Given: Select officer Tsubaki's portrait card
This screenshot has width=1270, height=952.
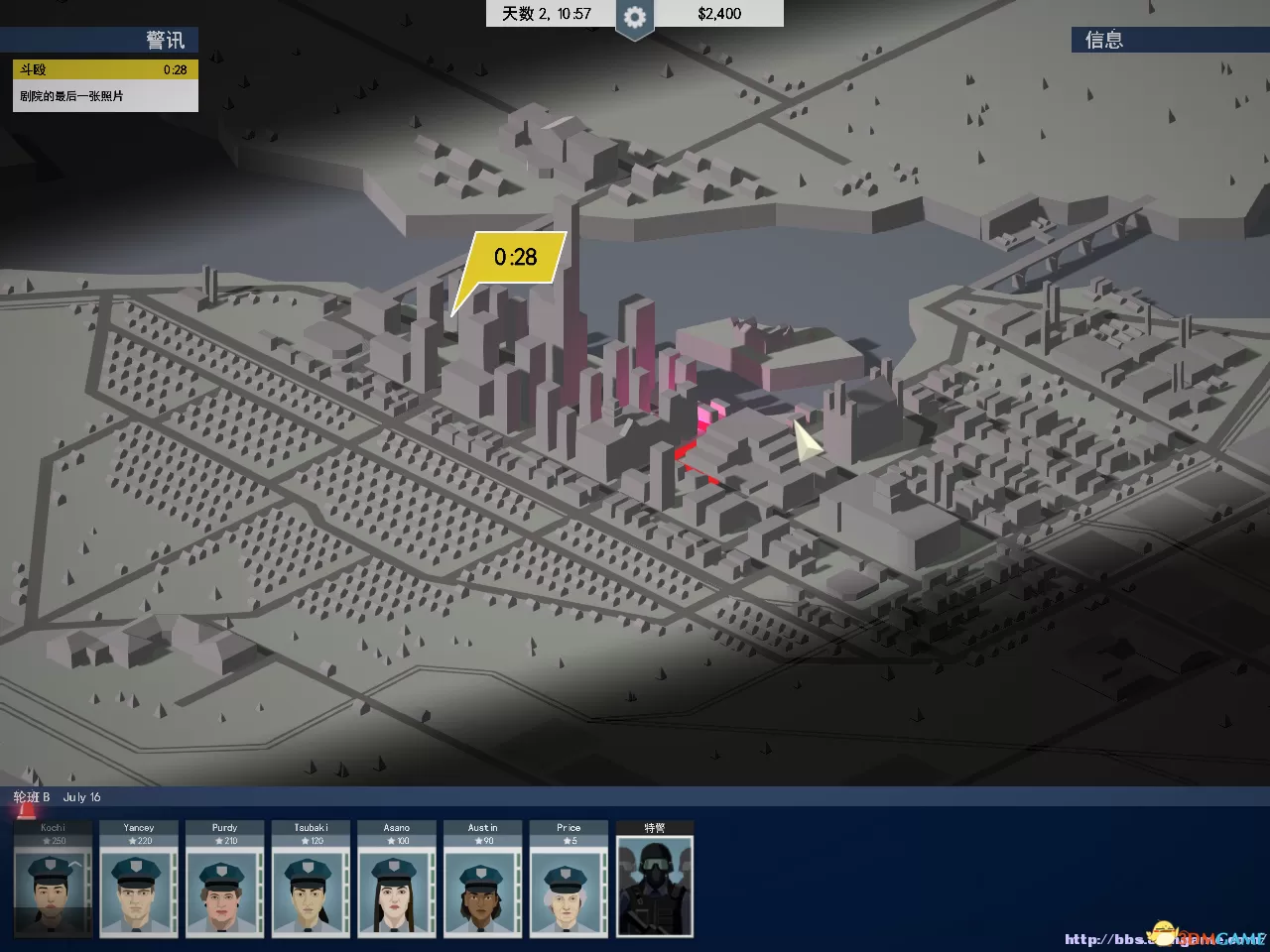Looking at the screenshot, I should tap(311, 880).
